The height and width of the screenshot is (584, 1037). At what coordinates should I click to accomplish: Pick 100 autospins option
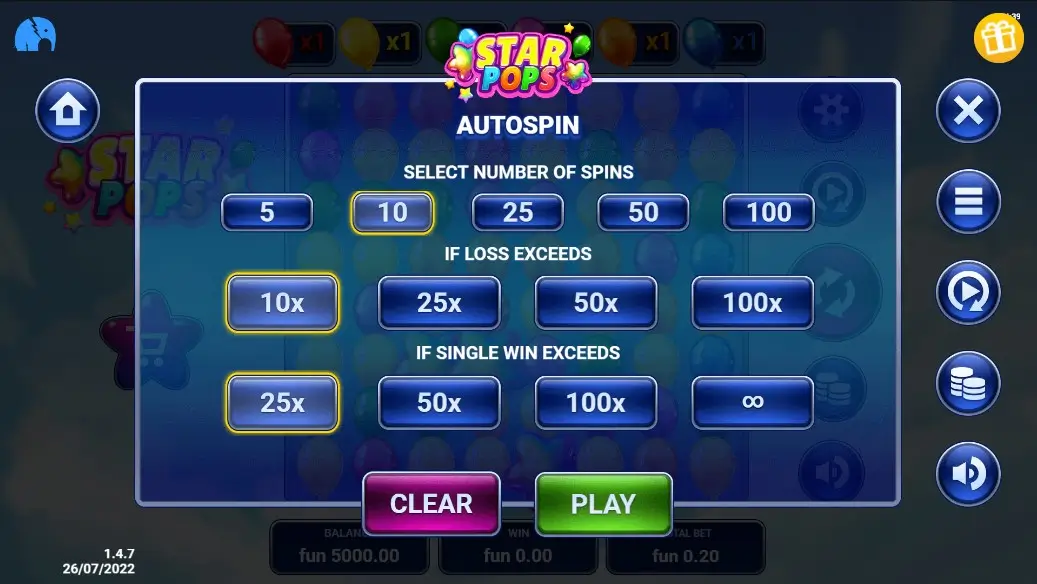[x=769, y=212]
